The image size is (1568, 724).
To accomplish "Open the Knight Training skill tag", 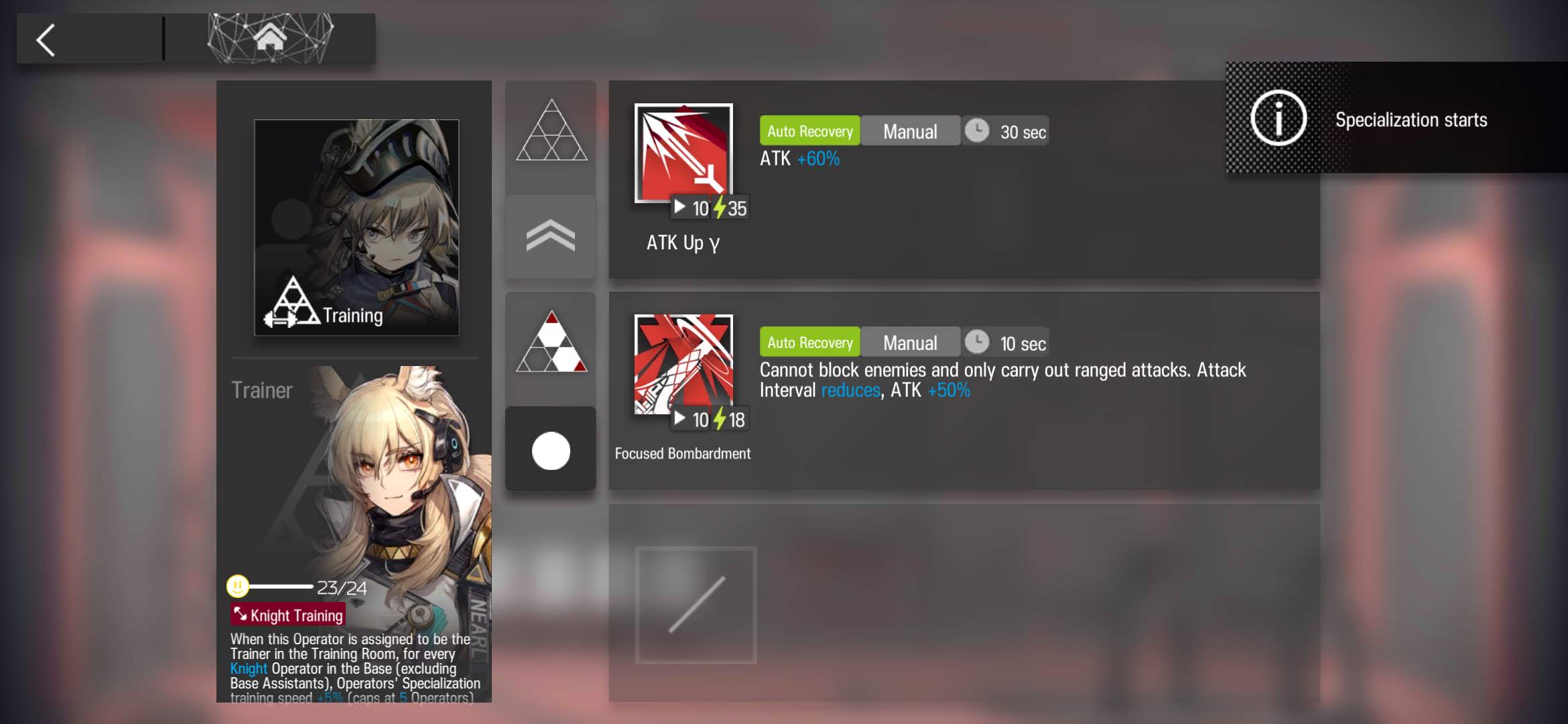I will [288, 615].
